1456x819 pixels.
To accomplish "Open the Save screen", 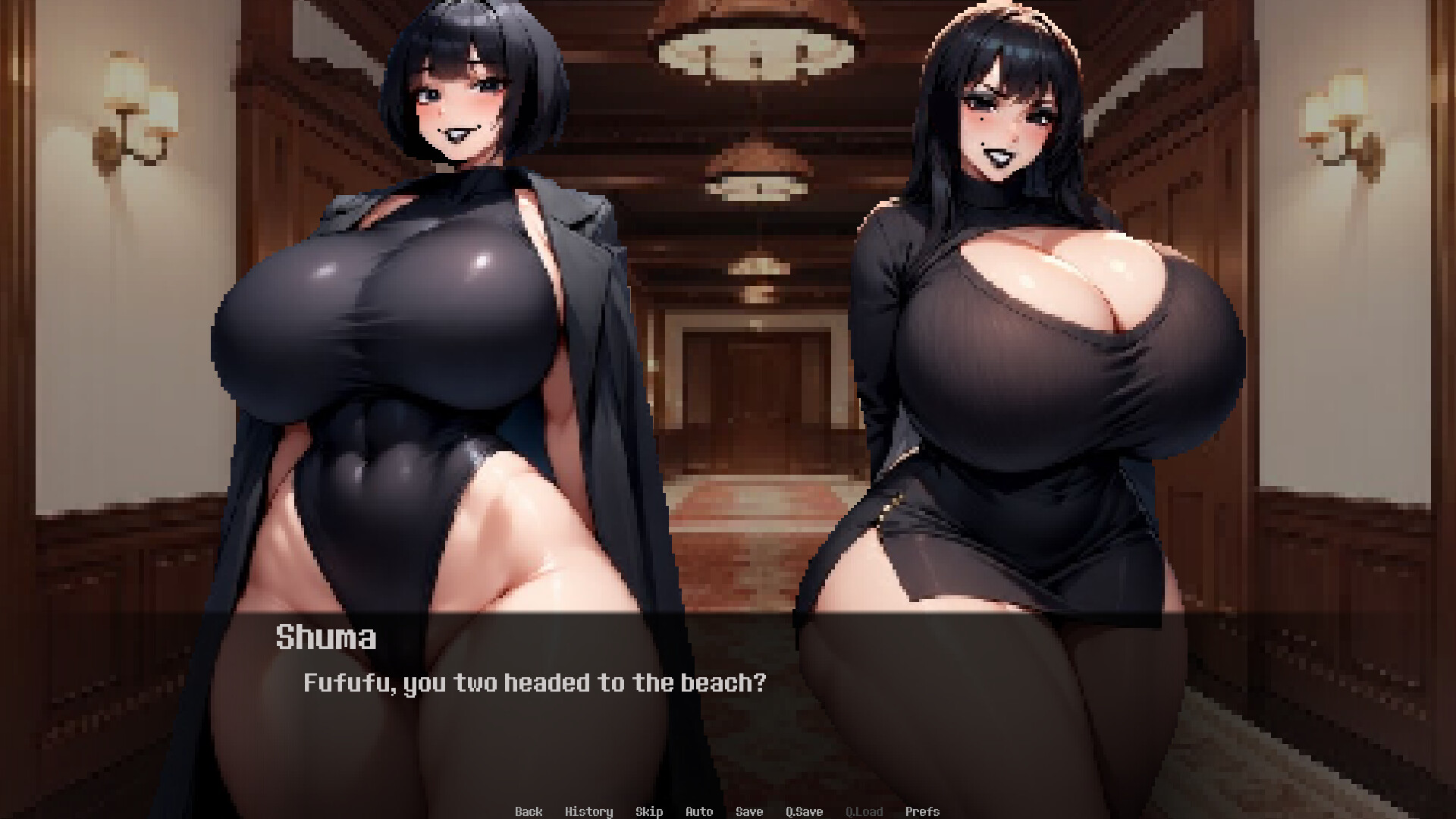I will pos(748,811).
